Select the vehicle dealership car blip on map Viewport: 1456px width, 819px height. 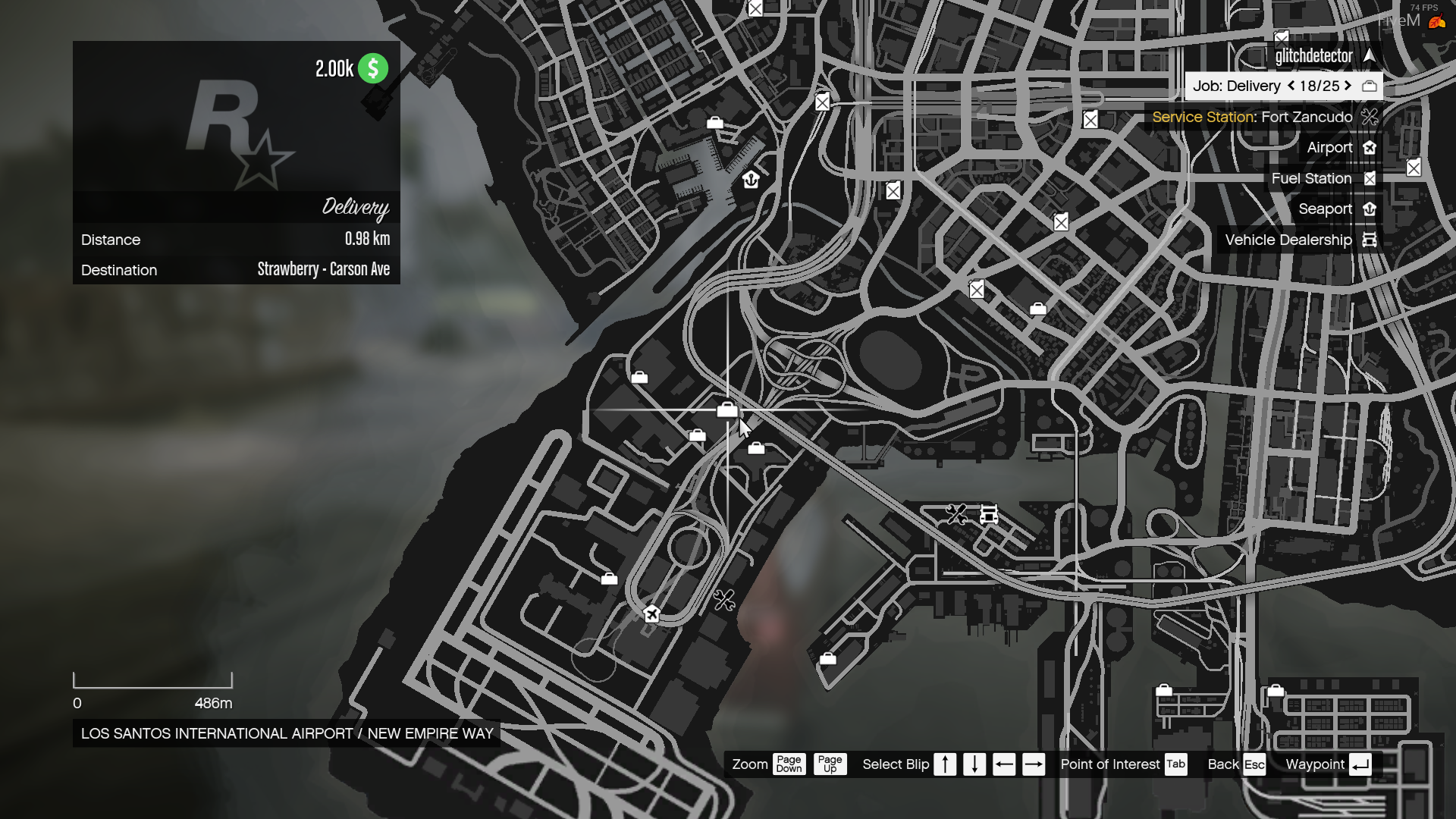point(988,515)
